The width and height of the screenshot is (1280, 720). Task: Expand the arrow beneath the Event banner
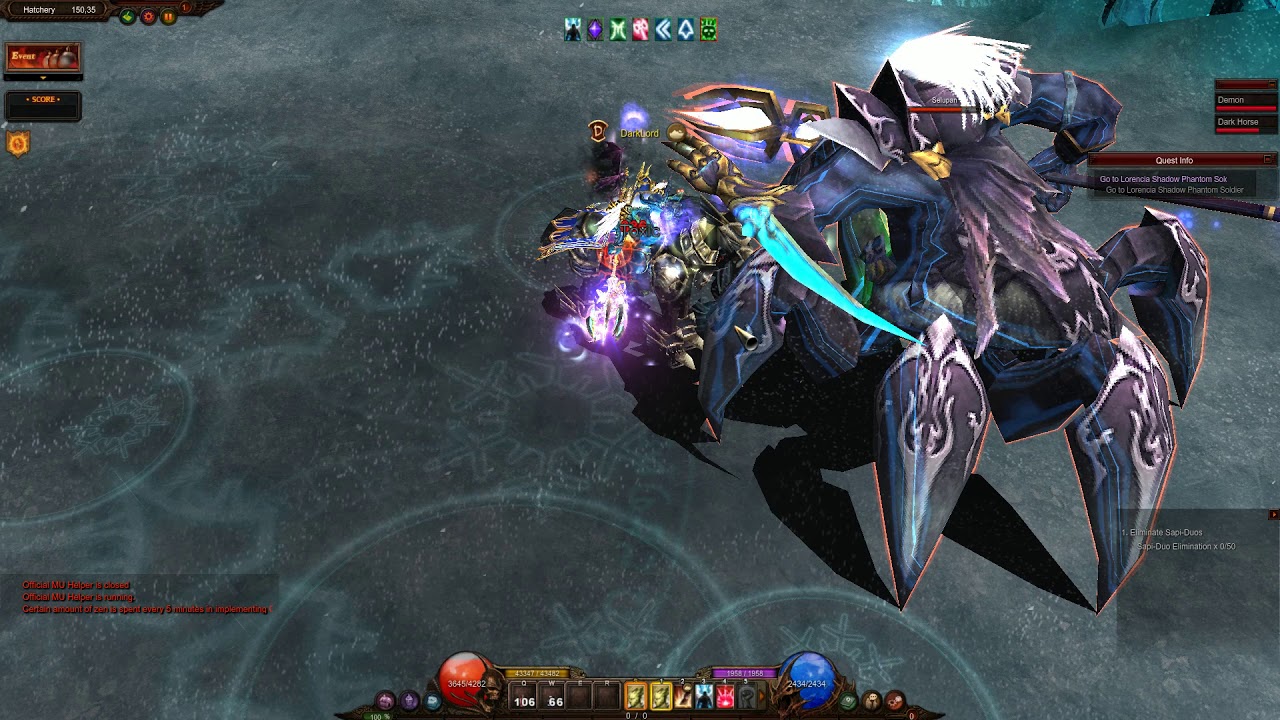[43, 77]
